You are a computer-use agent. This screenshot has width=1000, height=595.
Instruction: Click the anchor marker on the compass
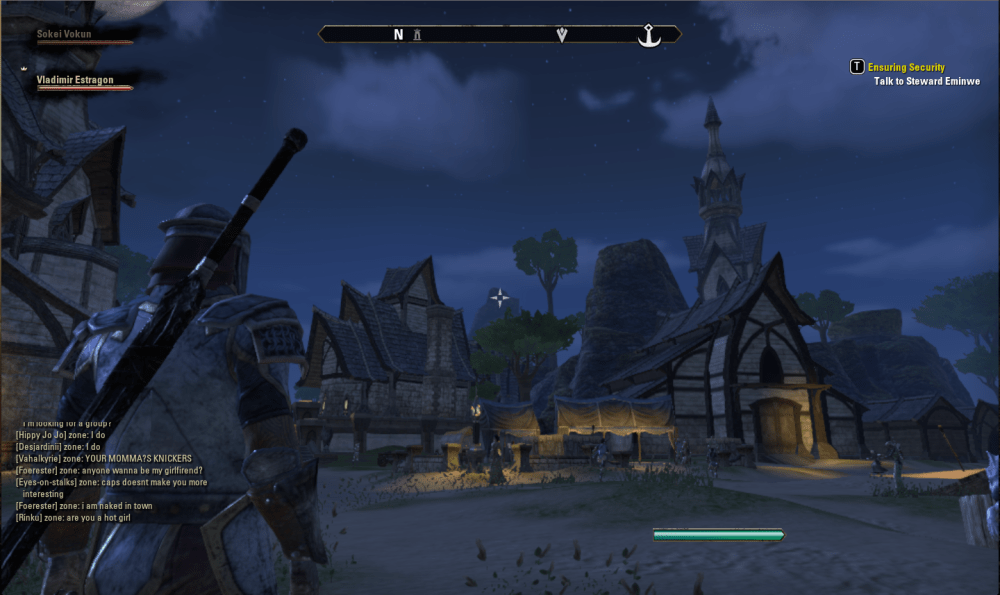[650, 35]
